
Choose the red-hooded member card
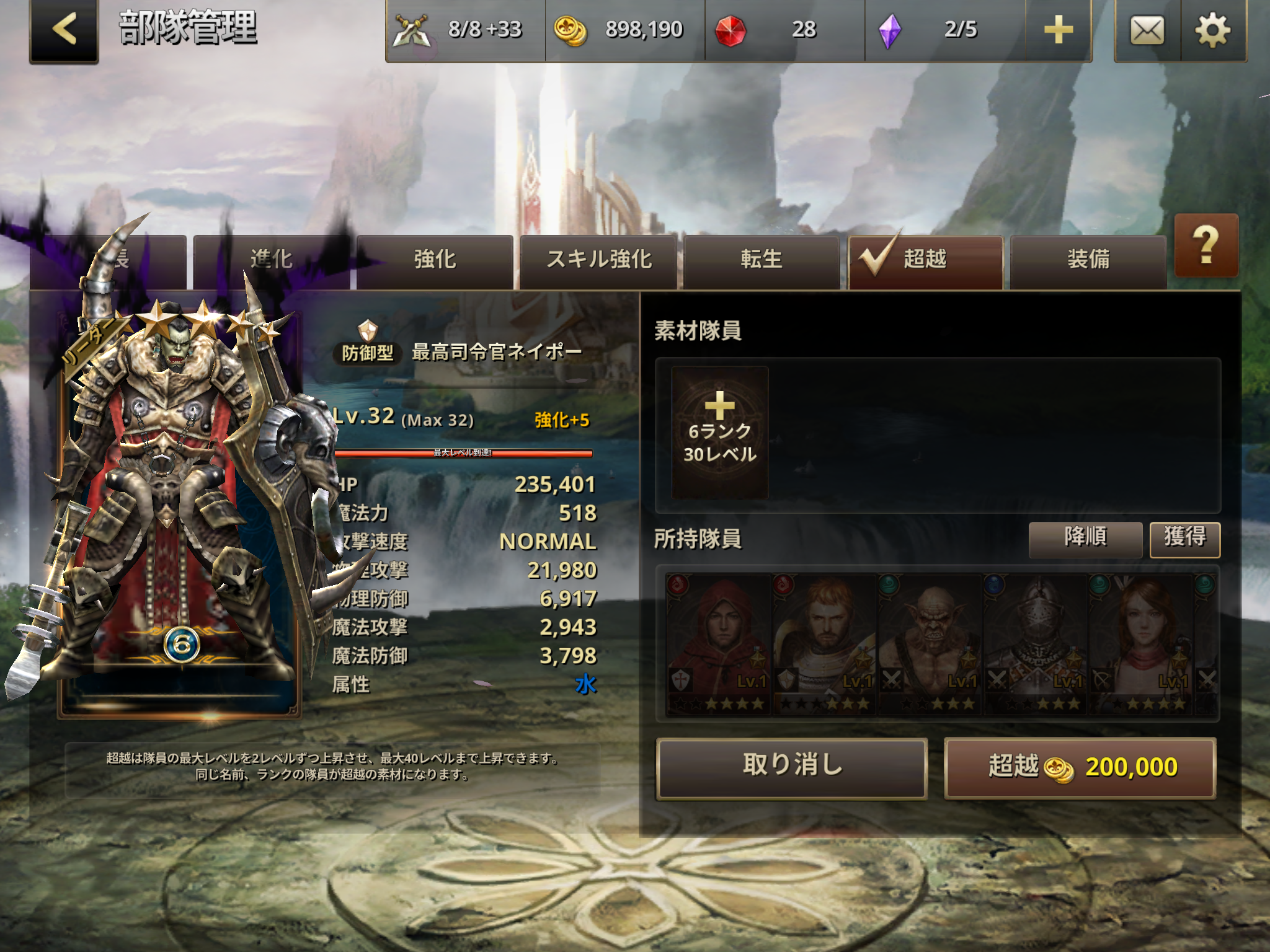point(718,643)
